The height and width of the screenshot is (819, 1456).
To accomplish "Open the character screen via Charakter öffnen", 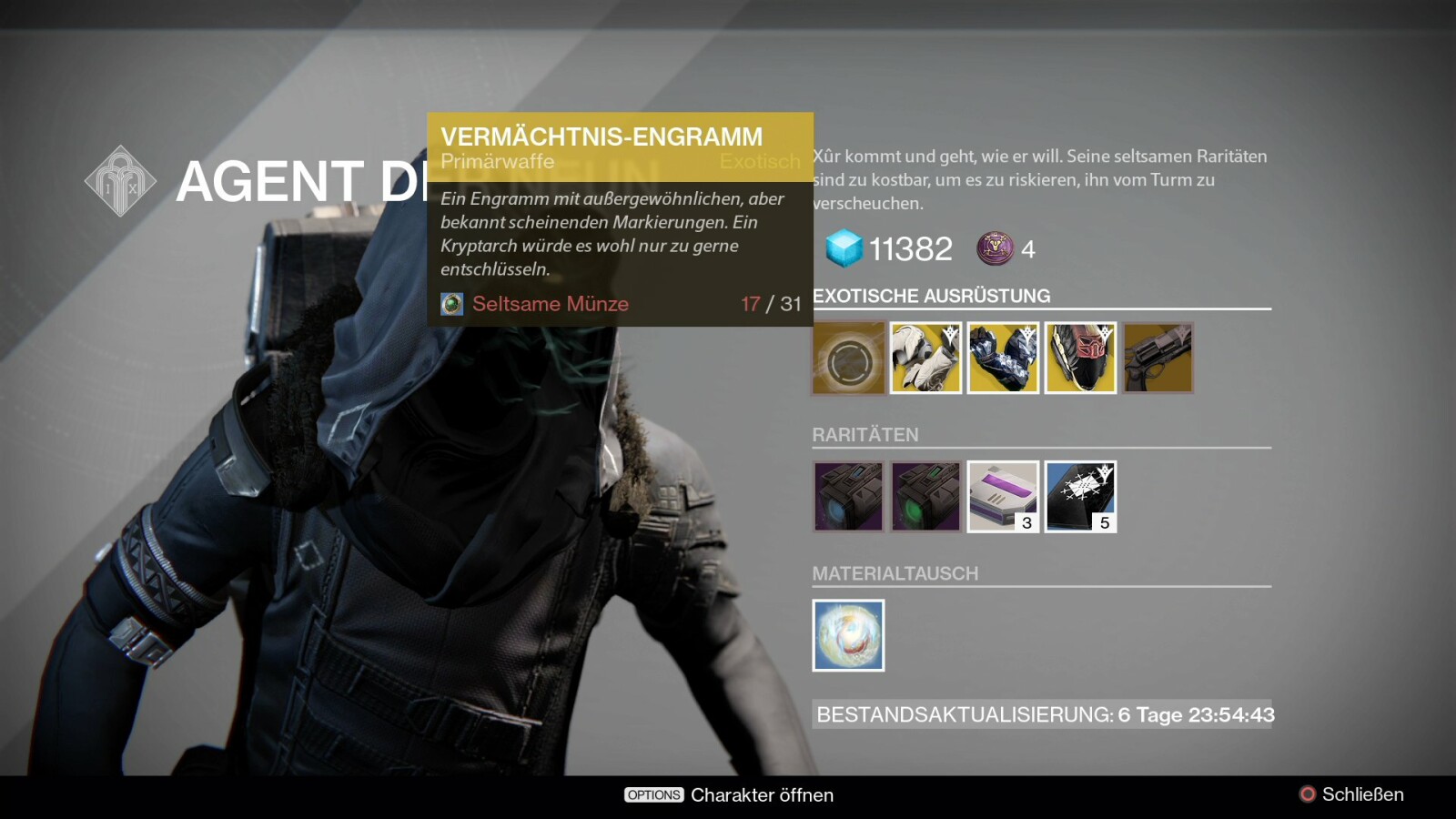I will point(729,795).
